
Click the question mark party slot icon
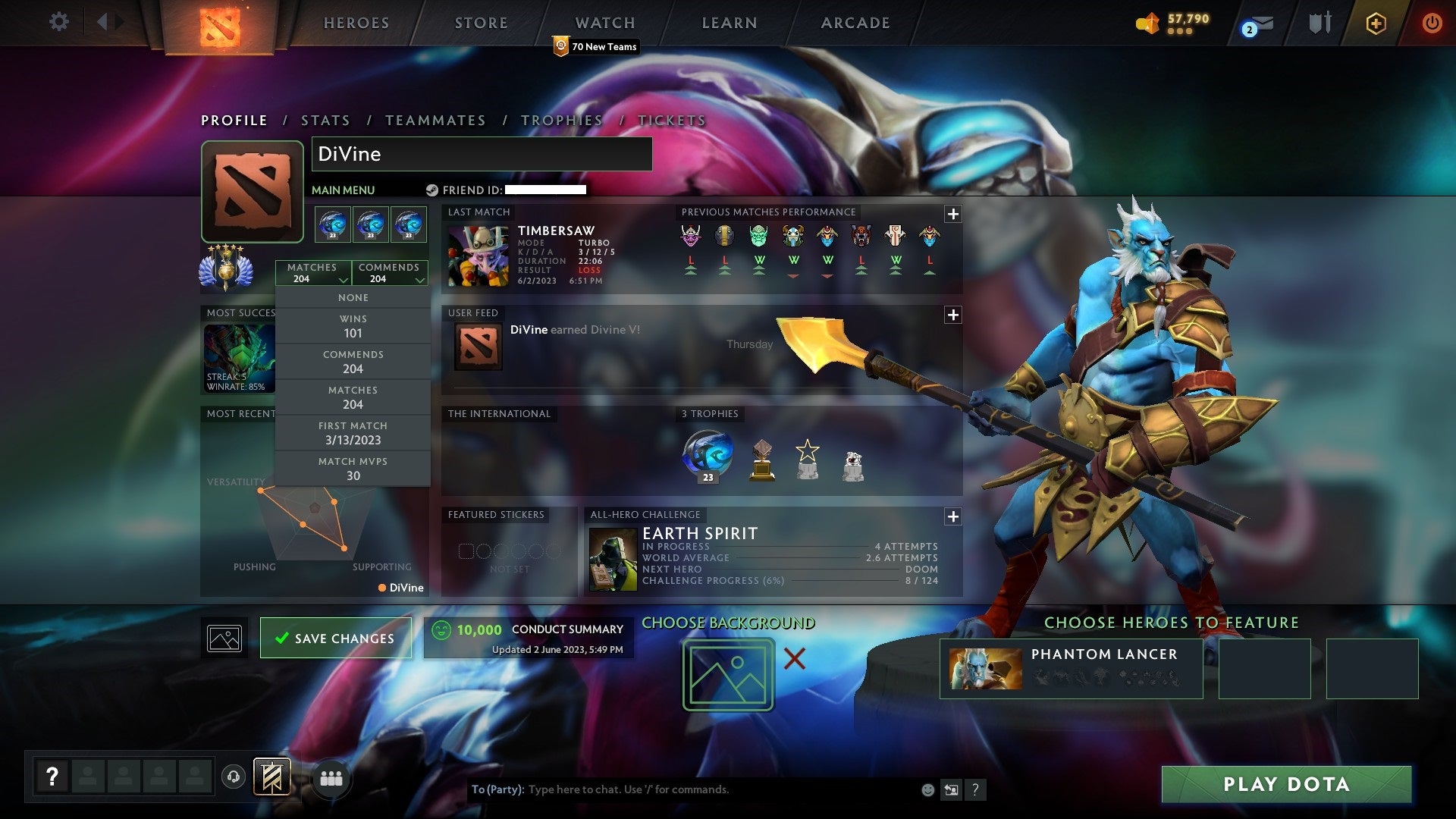pos(52,775)
